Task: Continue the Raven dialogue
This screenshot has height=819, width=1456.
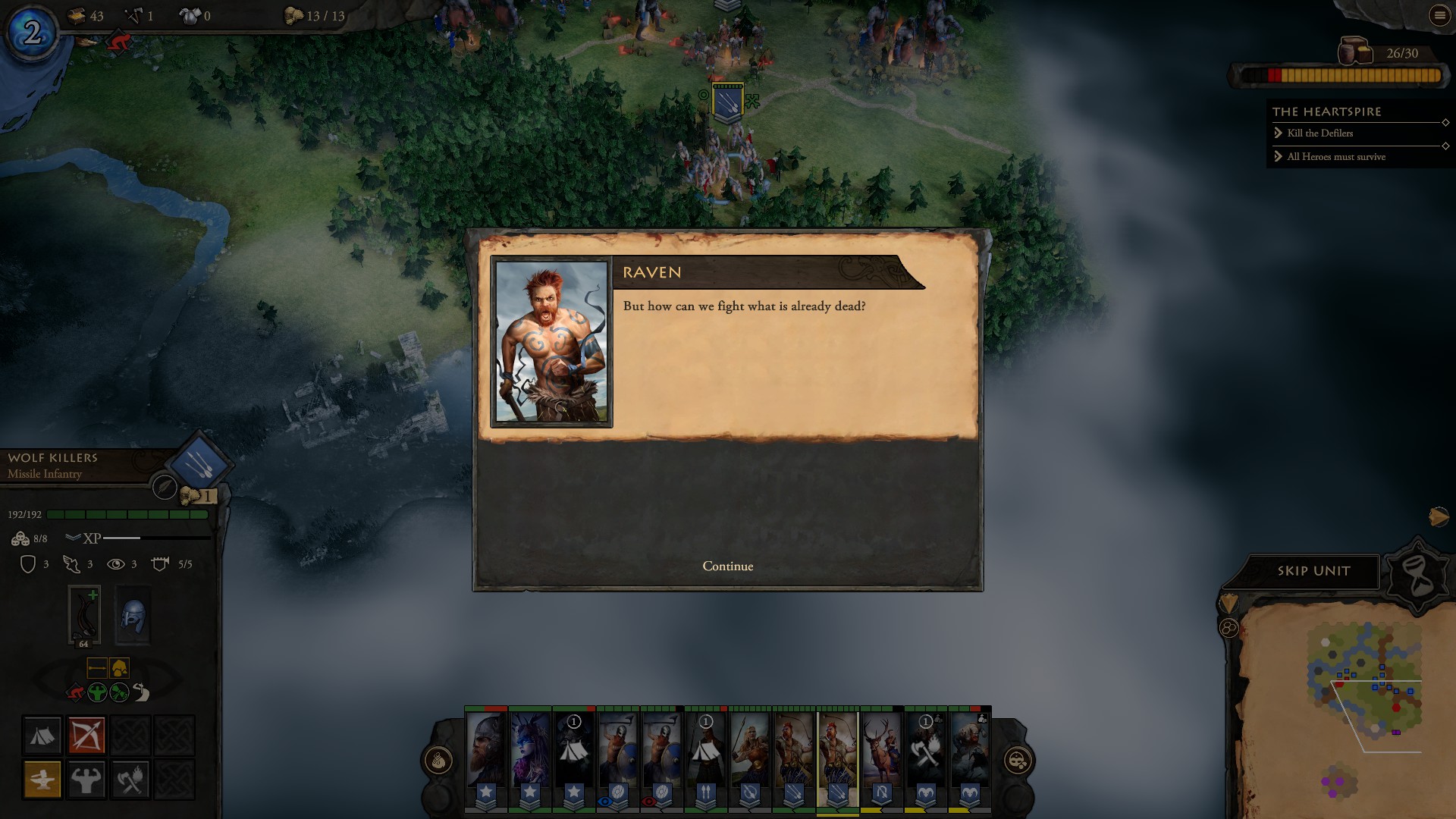Action: pos(727,566)
